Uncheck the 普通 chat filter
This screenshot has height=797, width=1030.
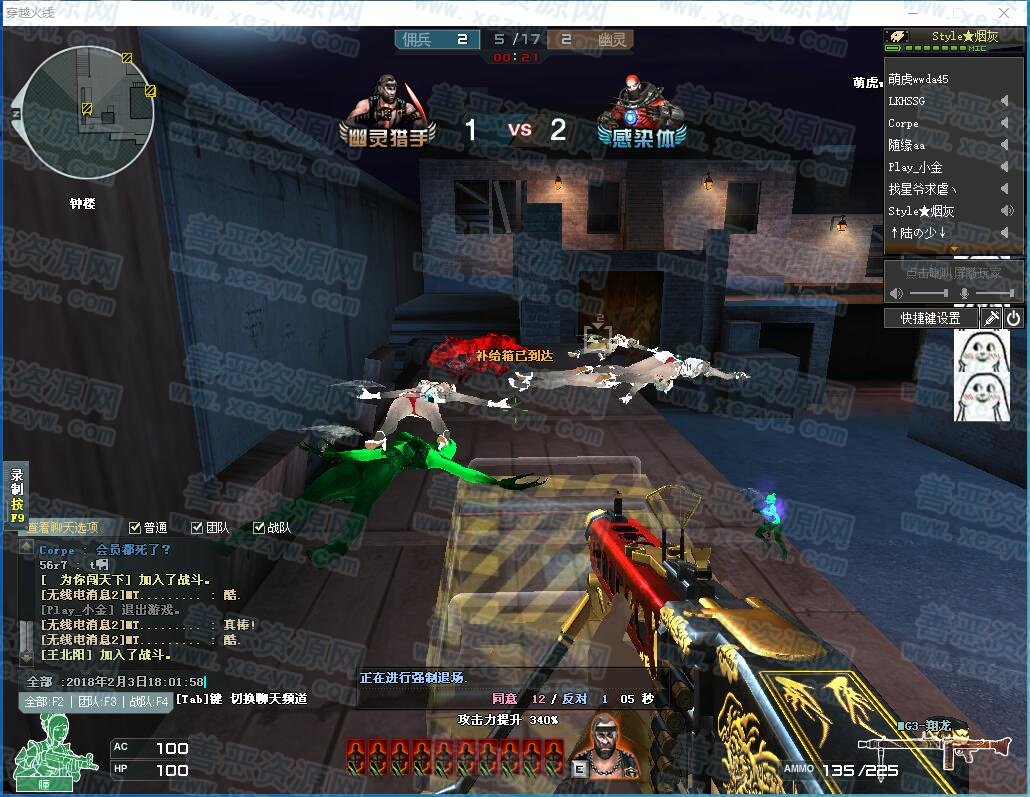point(136,527)
